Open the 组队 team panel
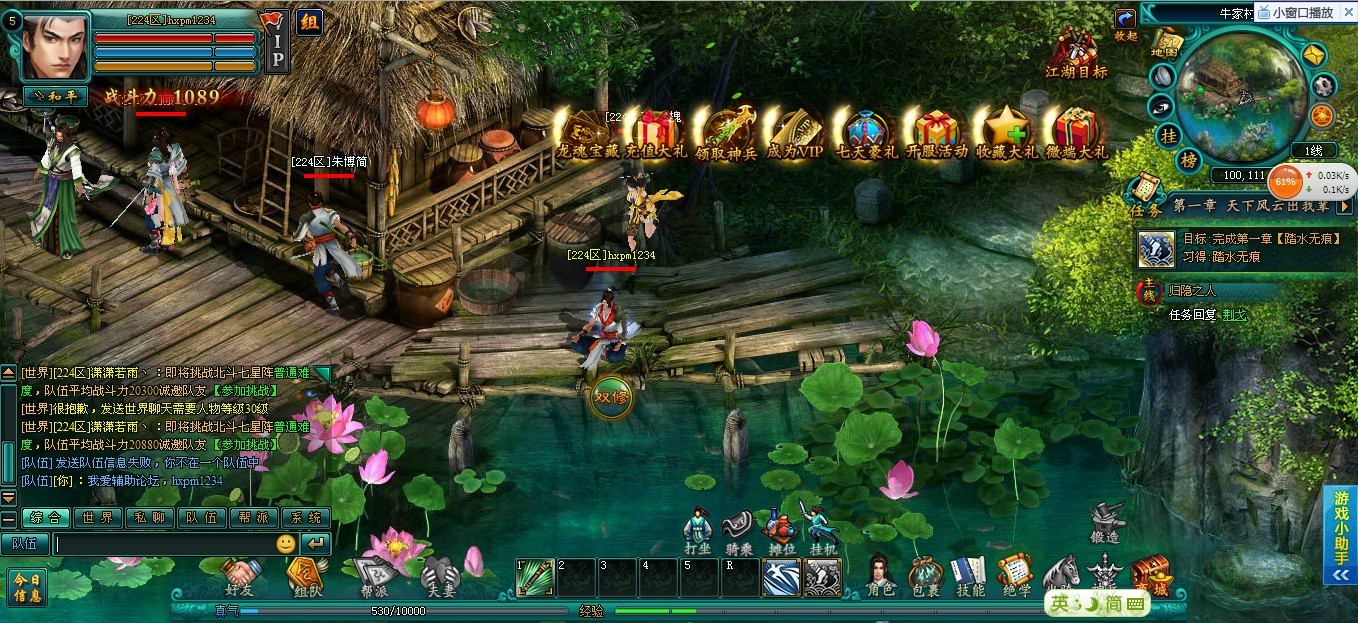 307,577
